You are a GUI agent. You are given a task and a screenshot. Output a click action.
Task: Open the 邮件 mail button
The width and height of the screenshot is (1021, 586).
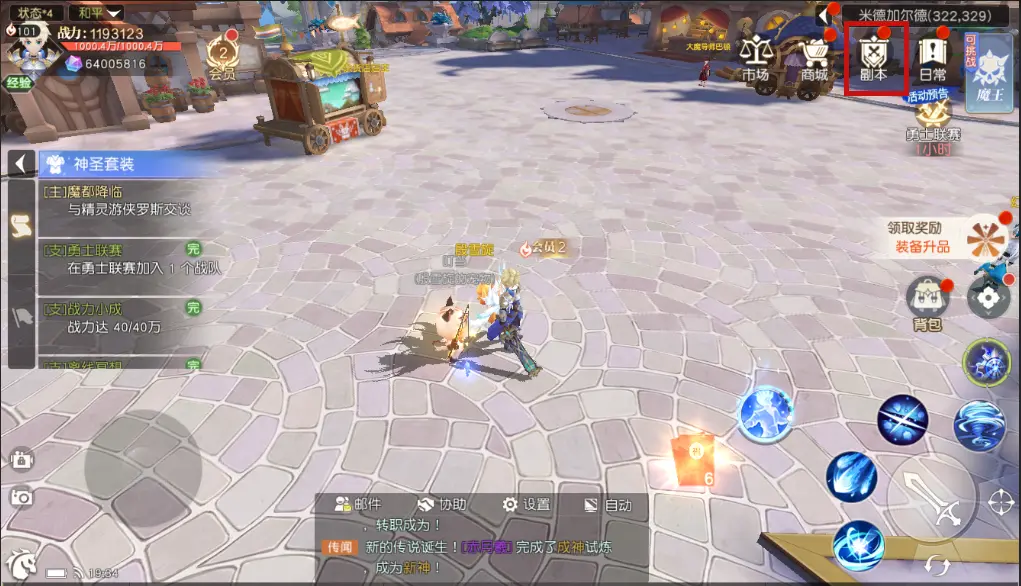coord(359,505)
